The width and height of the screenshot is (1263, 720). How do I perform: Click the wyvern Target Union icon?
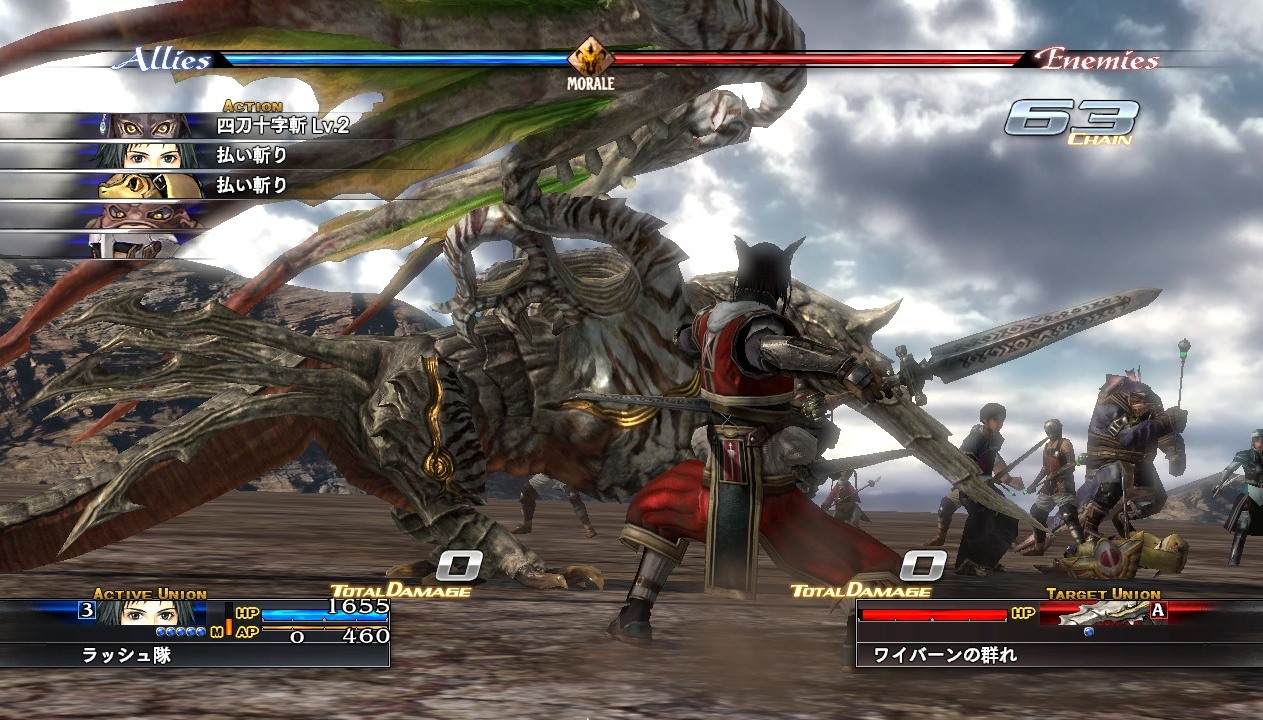coord(1098,614)
